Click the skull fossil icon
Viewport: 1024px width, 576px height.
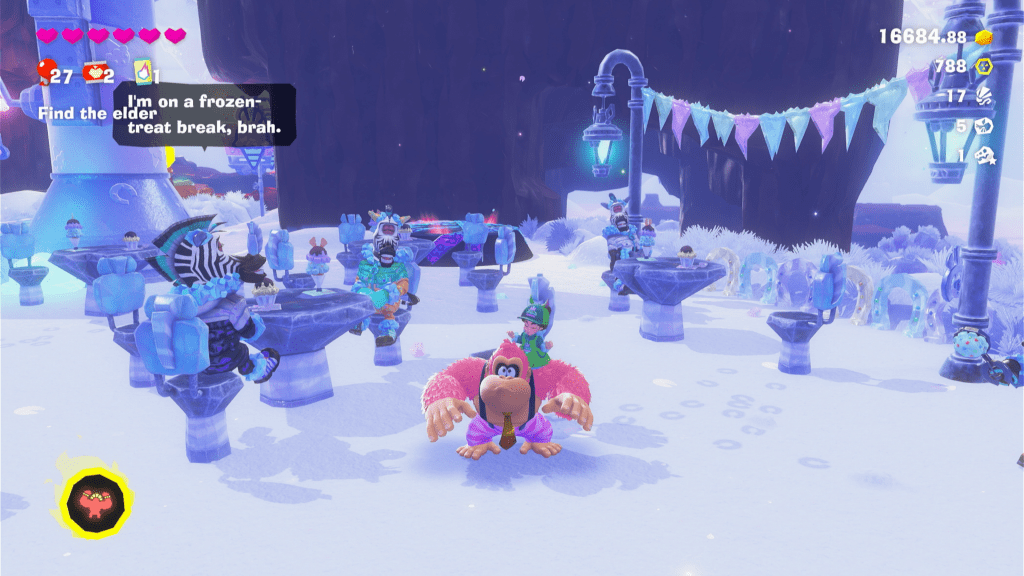coord(984,127)
